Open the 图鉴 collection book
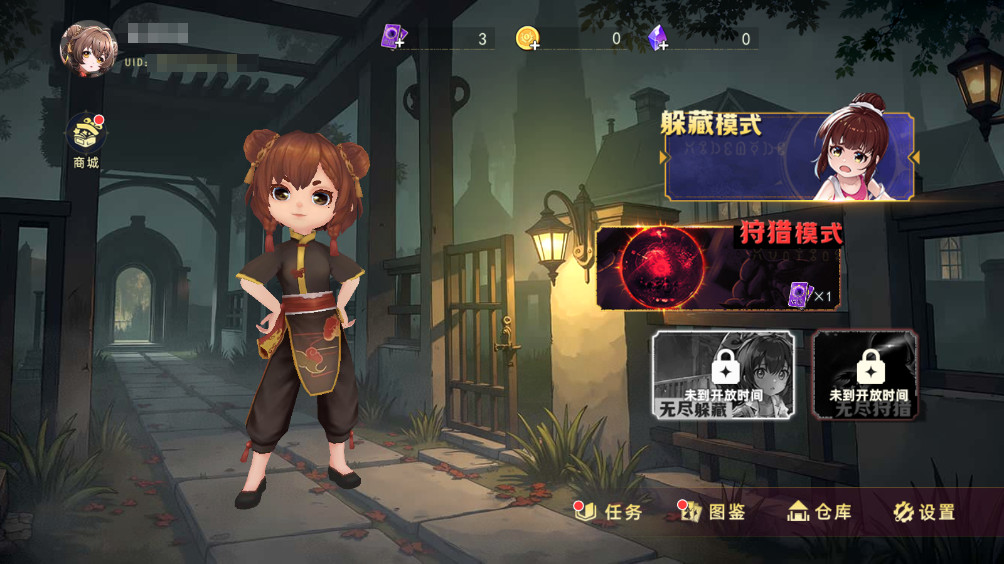 click(x=714, y=512)
